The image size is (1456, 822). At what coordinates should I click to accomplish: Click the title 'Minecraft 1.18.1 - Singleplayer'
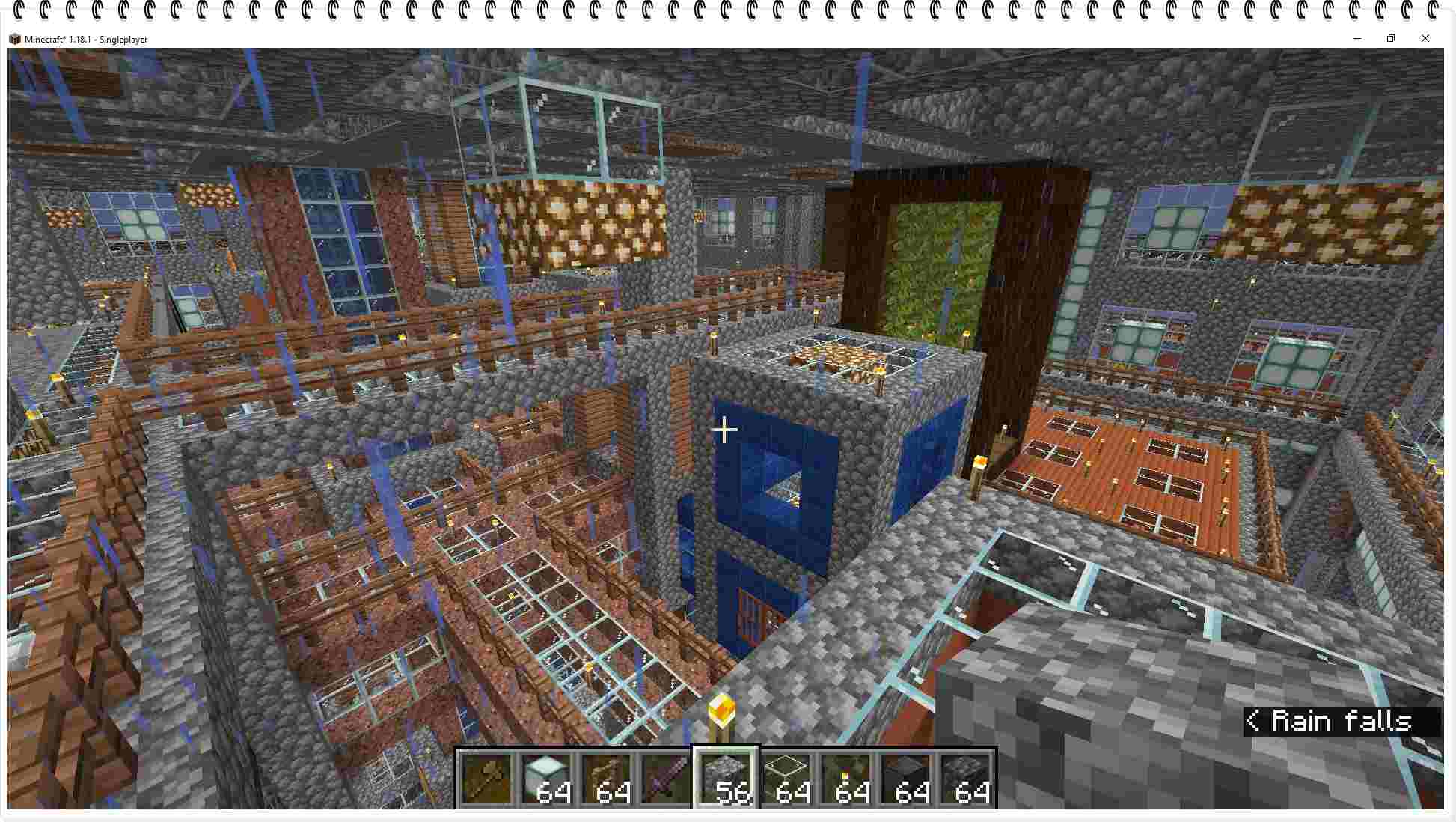tap(87, 39)
